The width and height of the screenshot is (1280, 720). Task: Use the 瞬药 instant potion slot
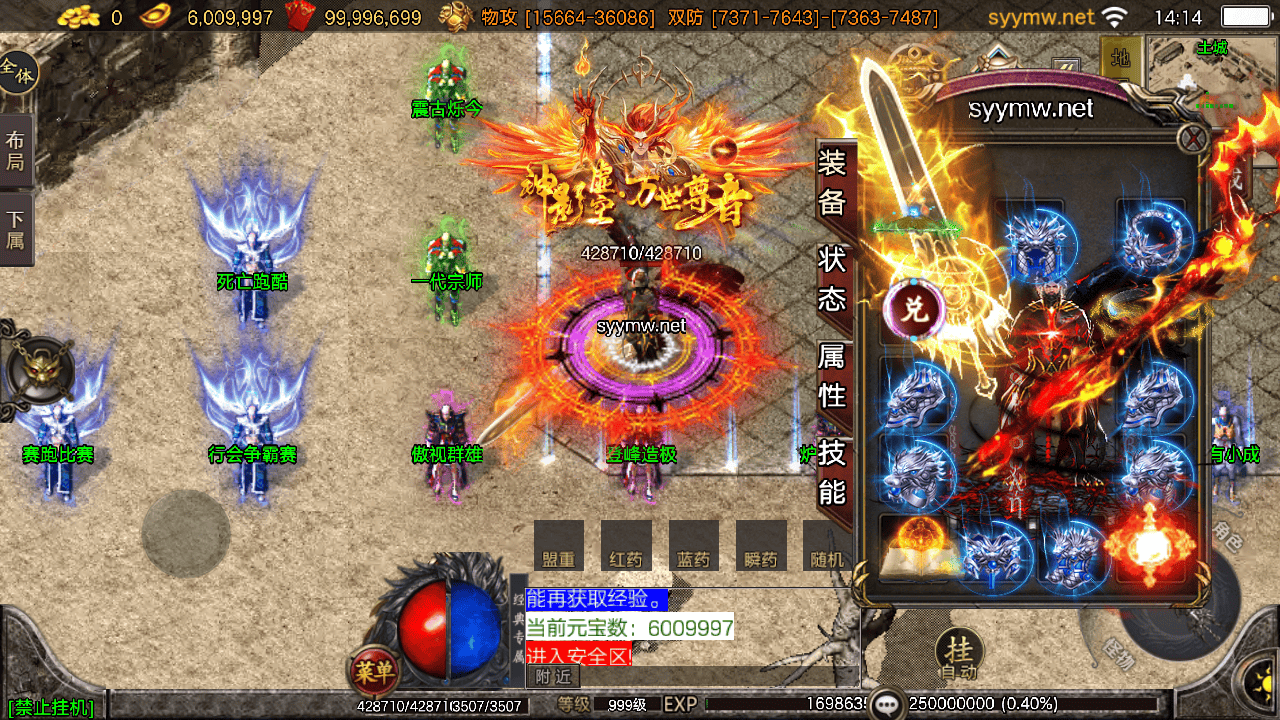point(761,547)
